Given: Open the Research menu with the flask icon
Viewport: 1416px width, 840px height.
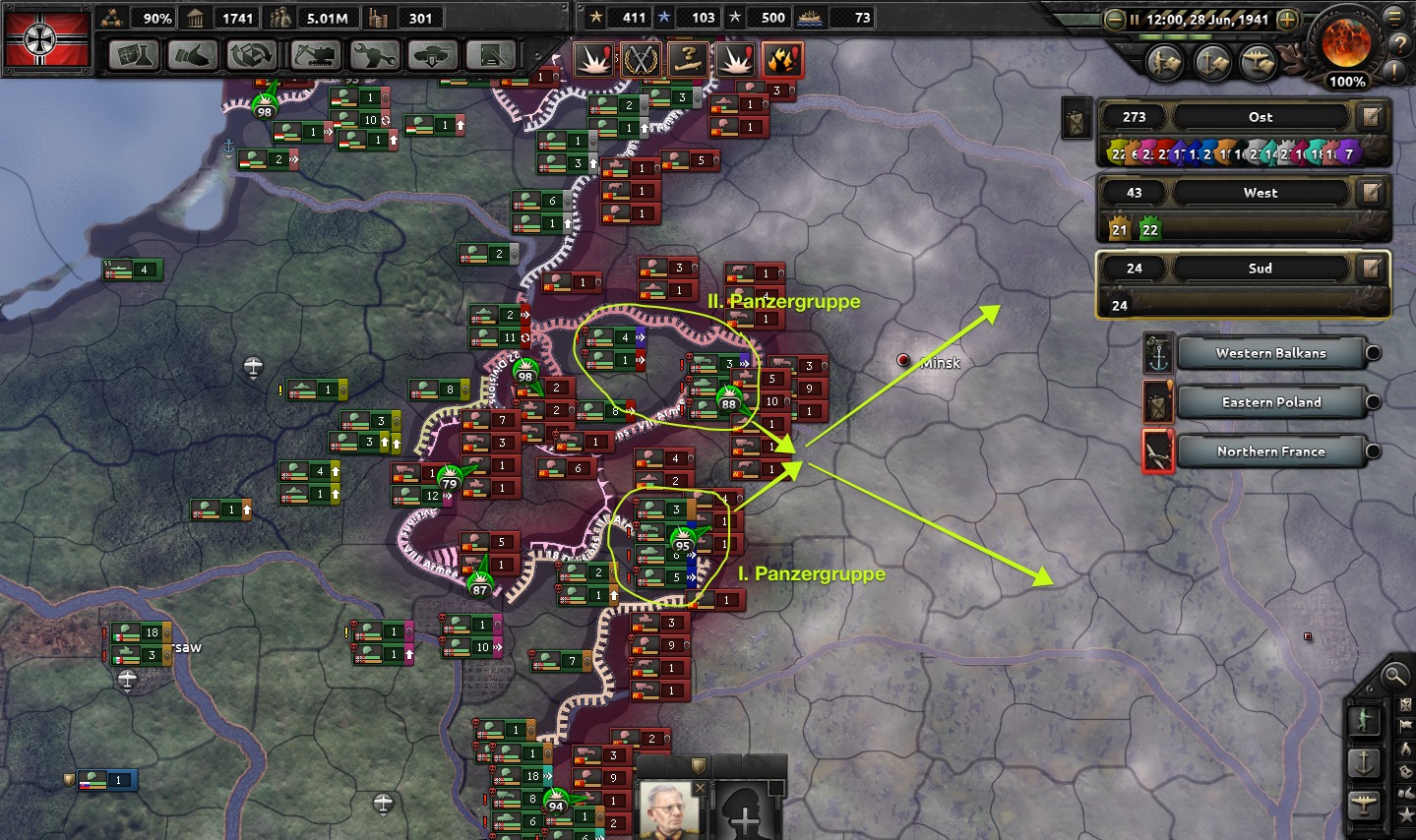Looking at the screenshot, I should click(134, 55).
